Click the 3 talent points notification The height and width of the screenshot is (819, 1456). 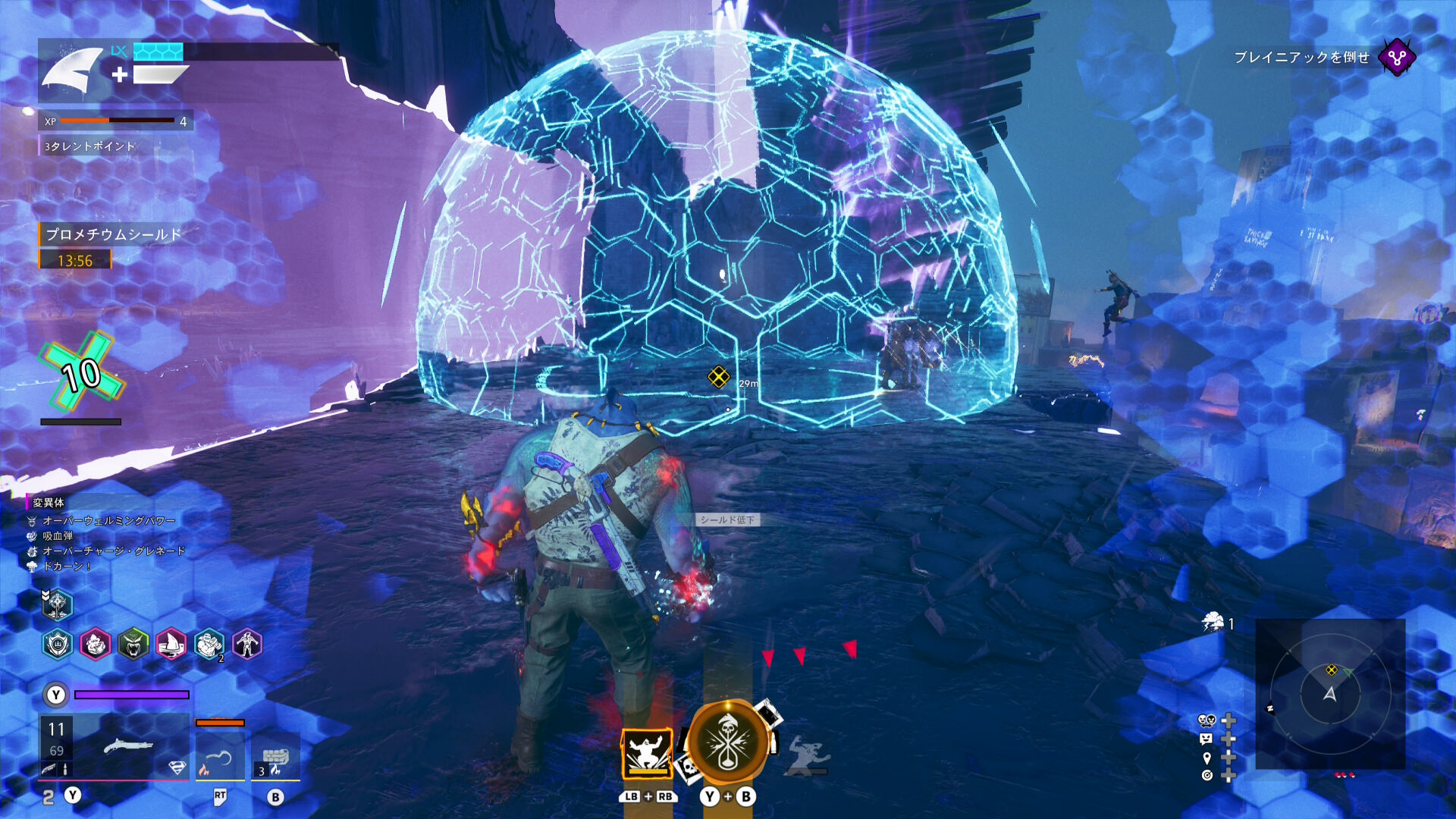pyautogui.click(x=89, y=146)
